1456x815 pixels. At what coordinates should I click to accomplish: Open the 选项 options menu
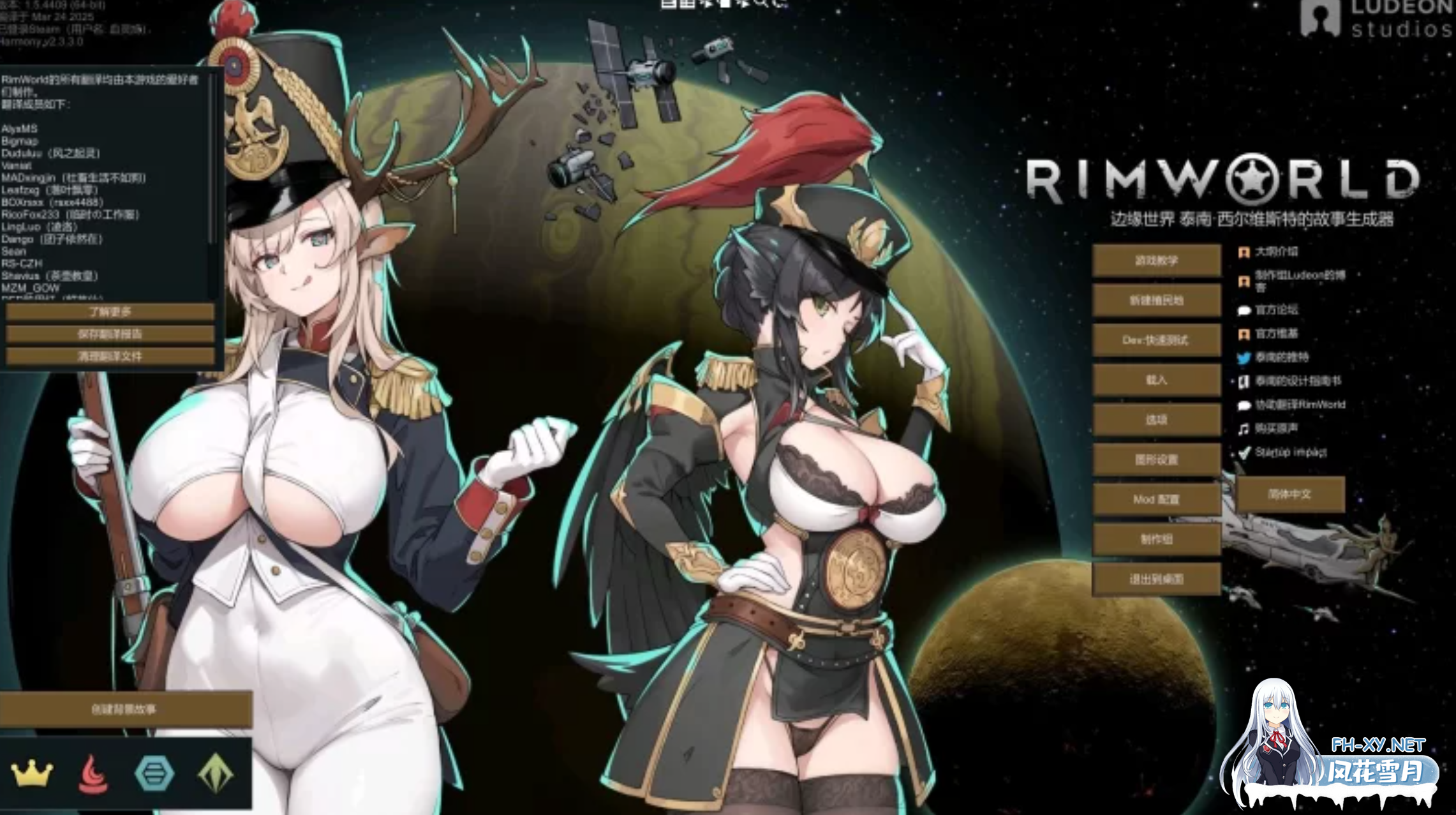[1156, 419]
